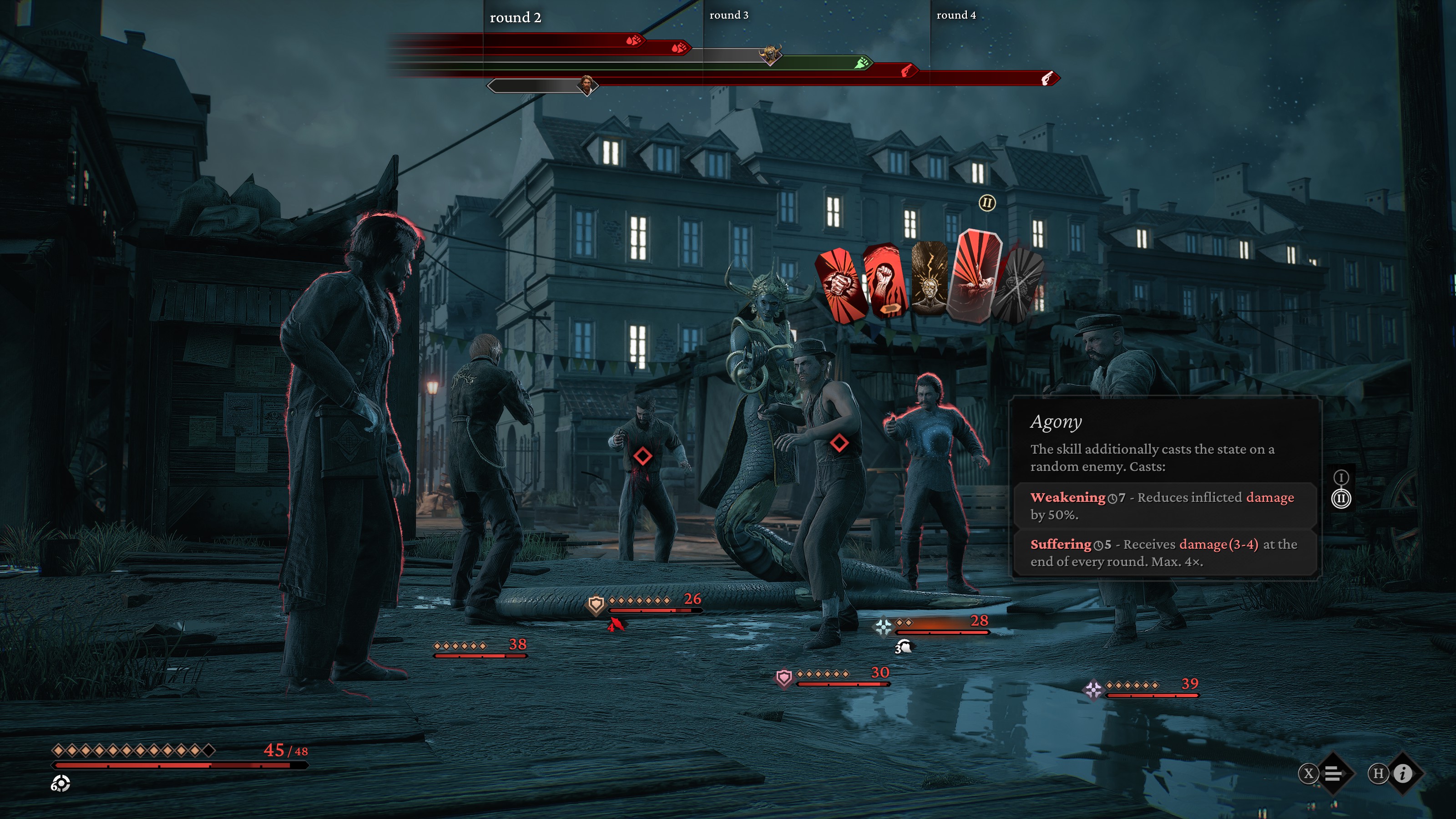Select the green fist action on timeline
Viewport: 1456px width, 819px height.
862,63
